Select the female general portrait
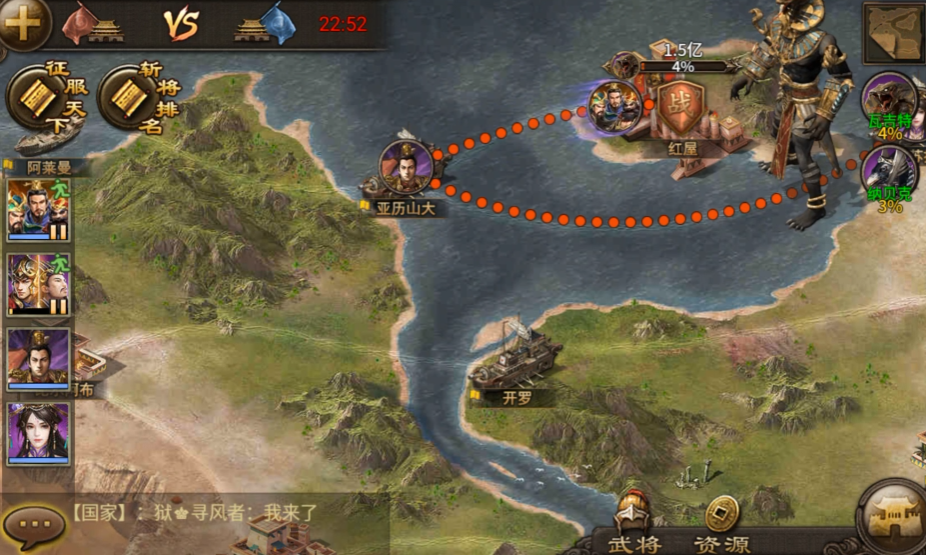The height and width of the screenshot is (555, 926). pyautogui.click(x=39, y=431)
